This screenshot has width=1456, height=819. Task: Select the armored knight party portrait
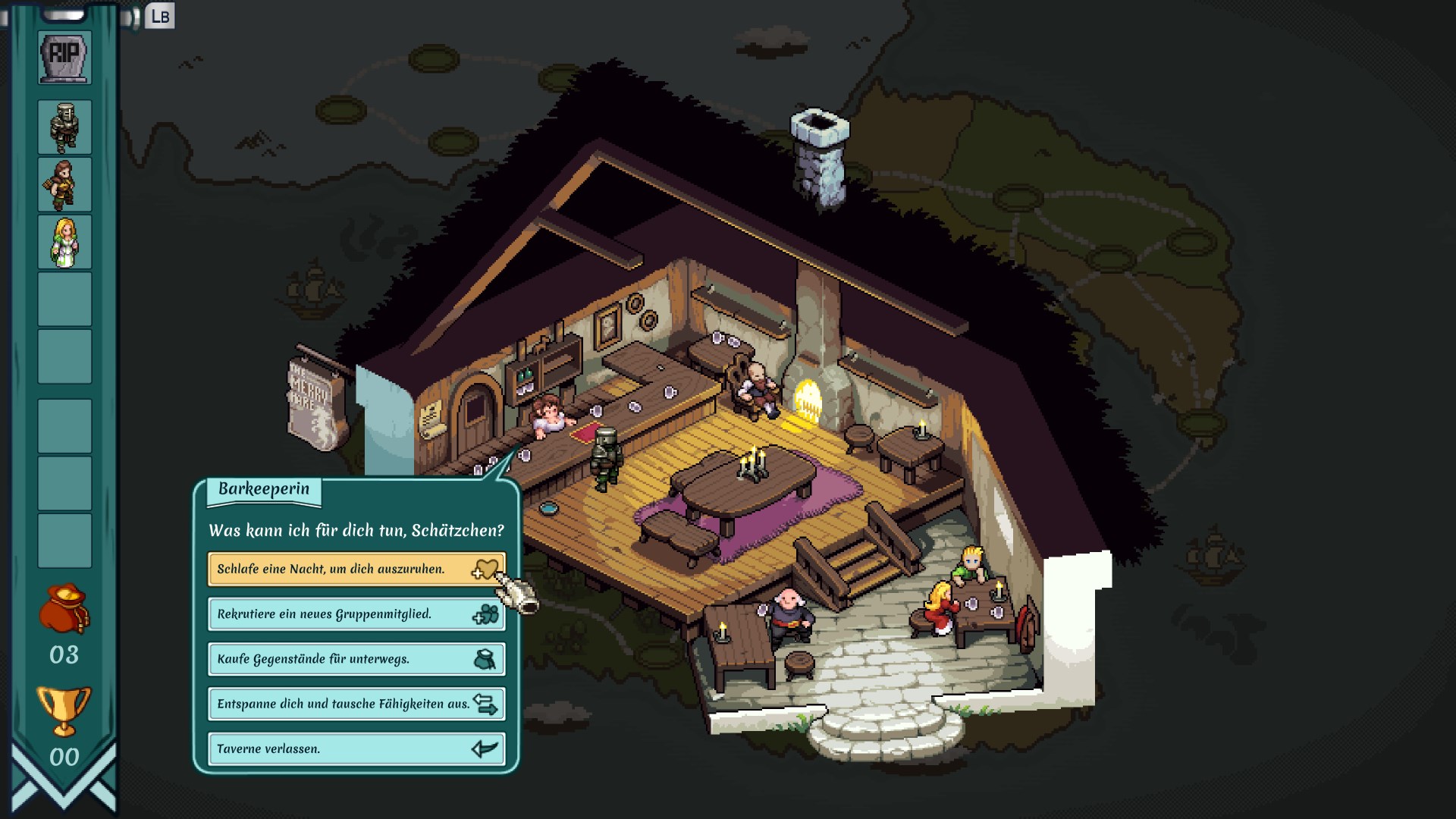tap(64, 127)
